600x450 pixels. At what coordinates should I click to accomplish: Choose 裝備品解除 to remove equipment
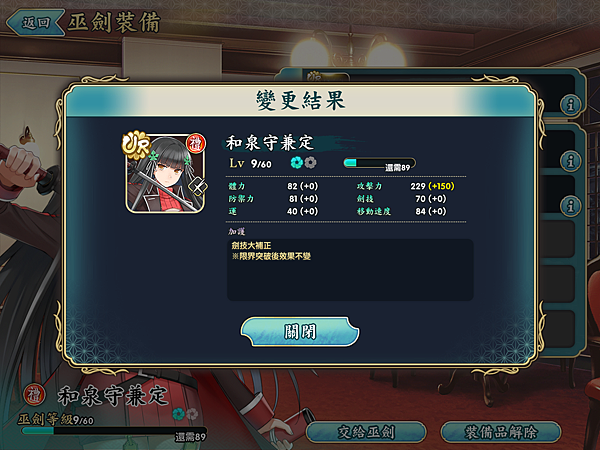click(x=500, y=432)
